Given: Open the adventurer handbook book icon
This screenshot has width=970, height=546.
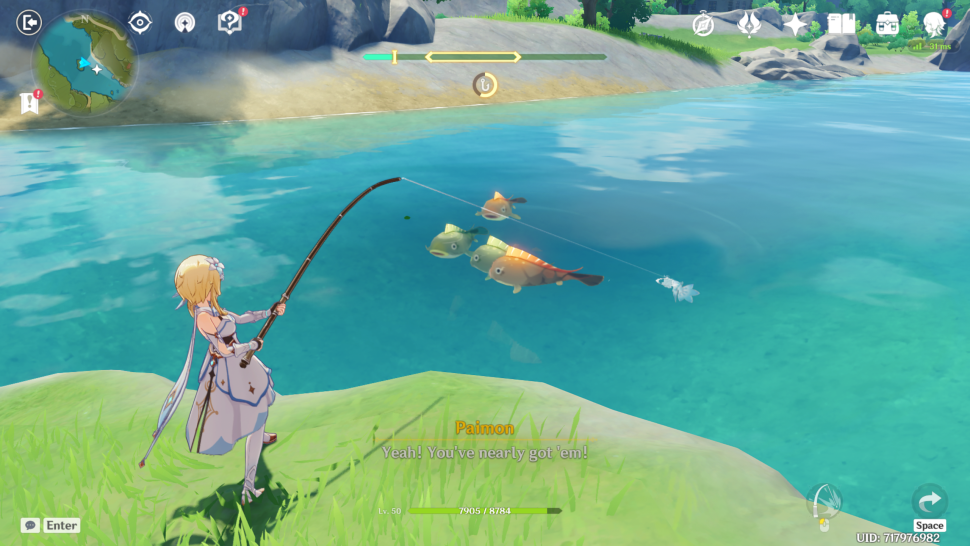Looking at the screenshot, I should click(841, 24).
